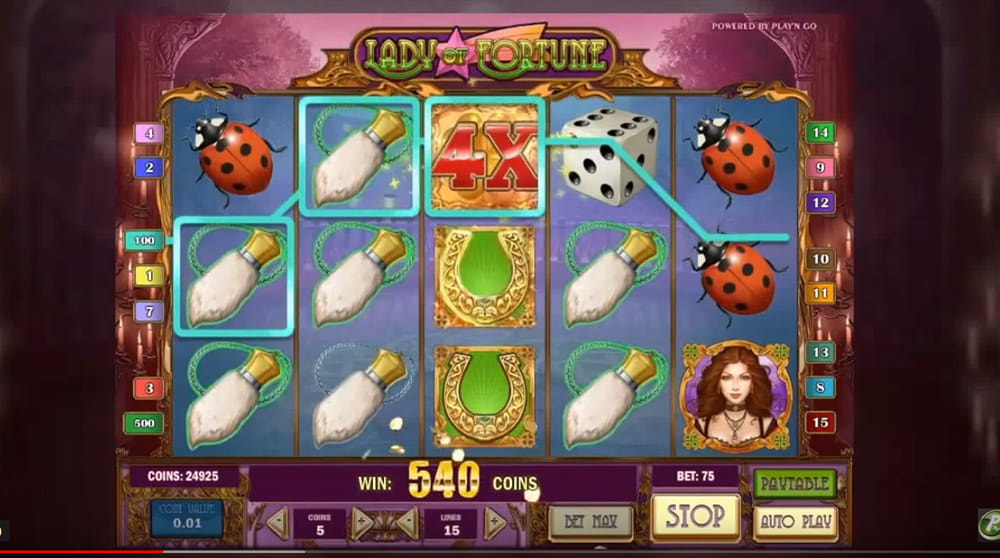Select payline marker 14

click(820, 133)
